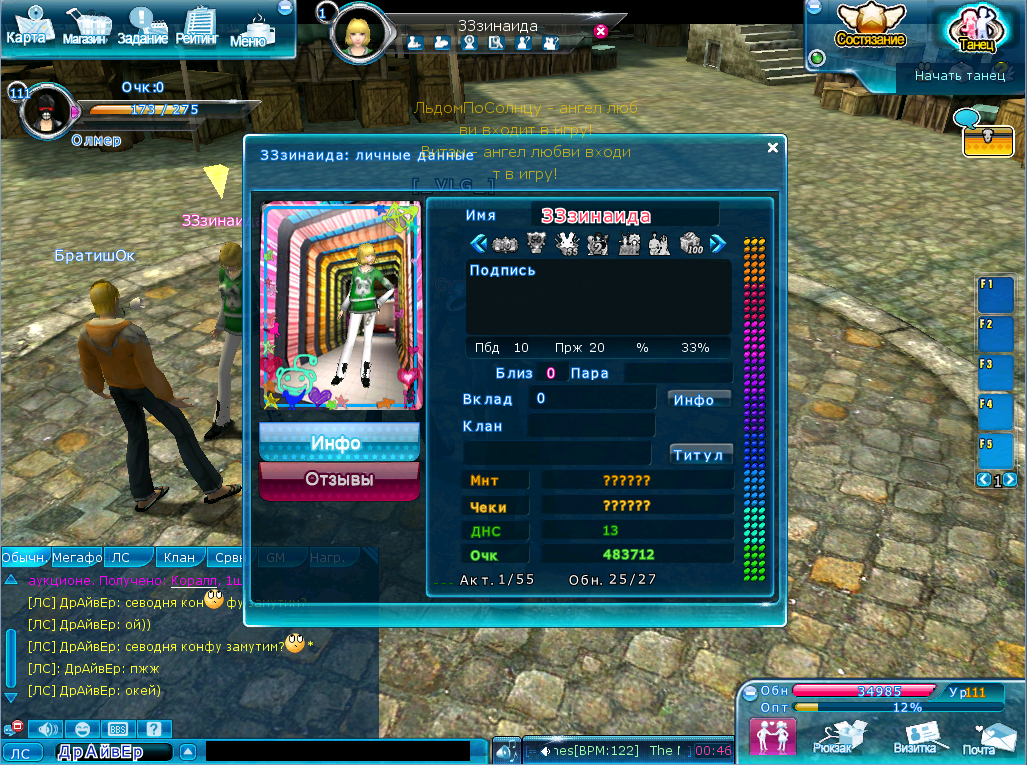
Task: Show the Рейтинг ranking board
Action: click(199, 27)
